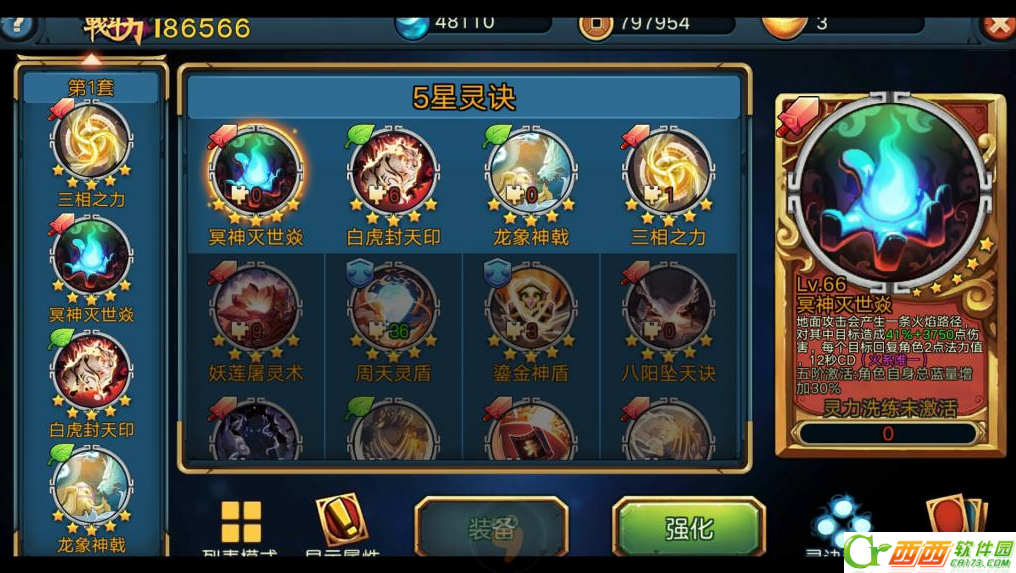Select equipped 白虎封天印 slot in left set panel
This screenshot has width=1016, height=573.
pyautogui.click(x=91, y=373)
